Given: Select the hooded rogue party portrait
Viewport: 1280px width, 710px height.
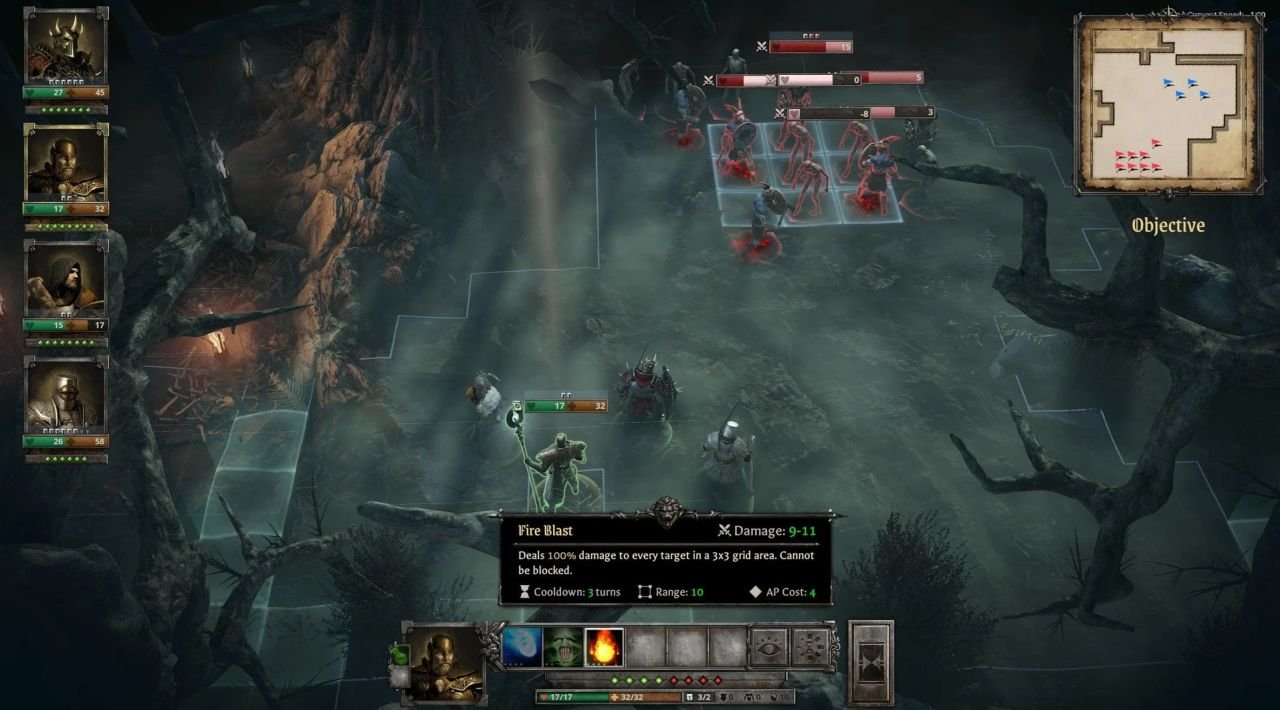Looking at the screenshot, I should click(x=66, y=282).
